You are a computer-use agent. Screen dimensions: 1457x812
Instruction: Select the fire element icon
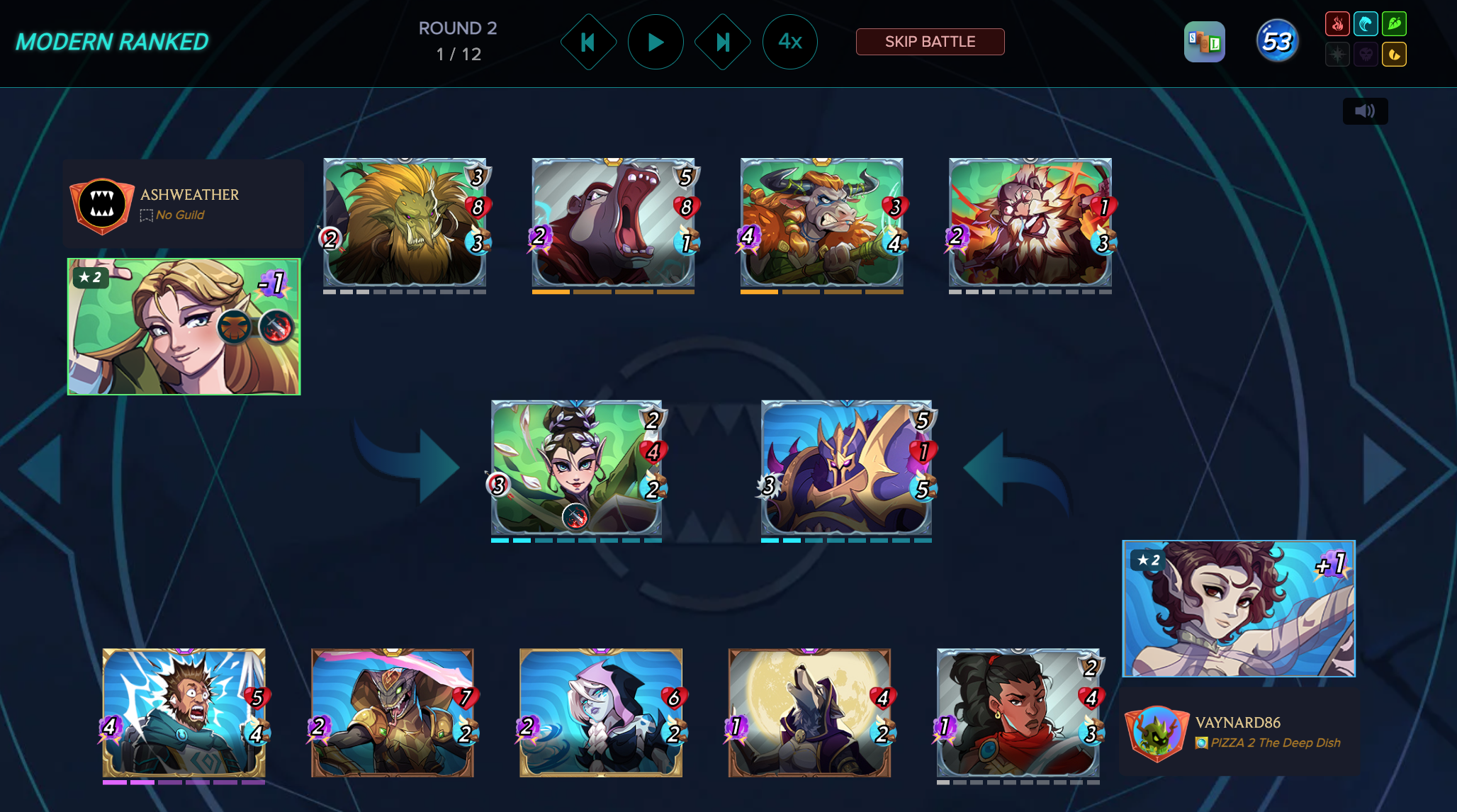click(1337, 24)
